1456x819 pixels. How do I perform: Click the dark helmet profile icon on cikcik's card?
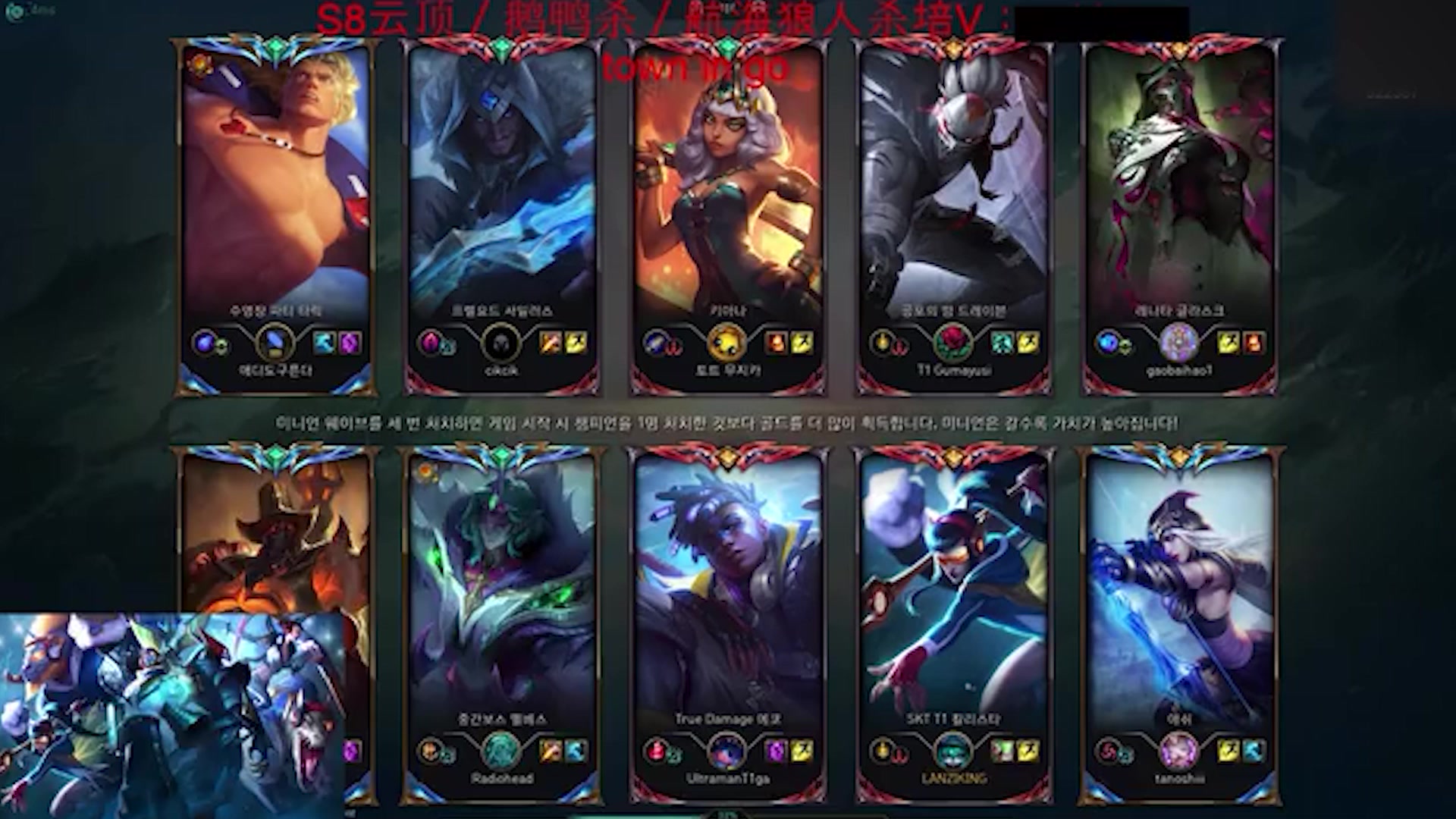(501, 344)
